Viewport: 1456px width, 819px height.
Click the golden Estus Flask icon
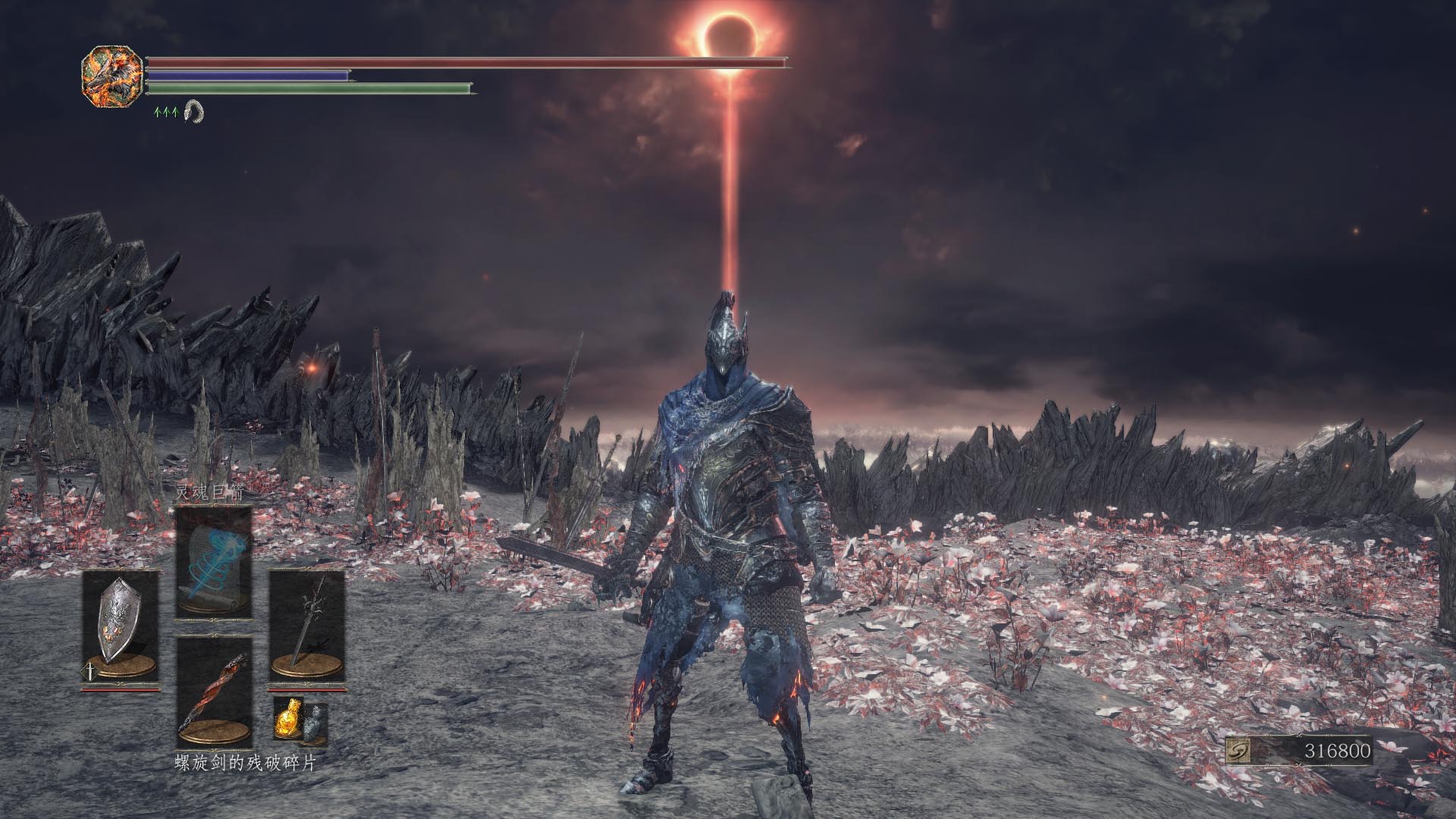coord(287,717)
